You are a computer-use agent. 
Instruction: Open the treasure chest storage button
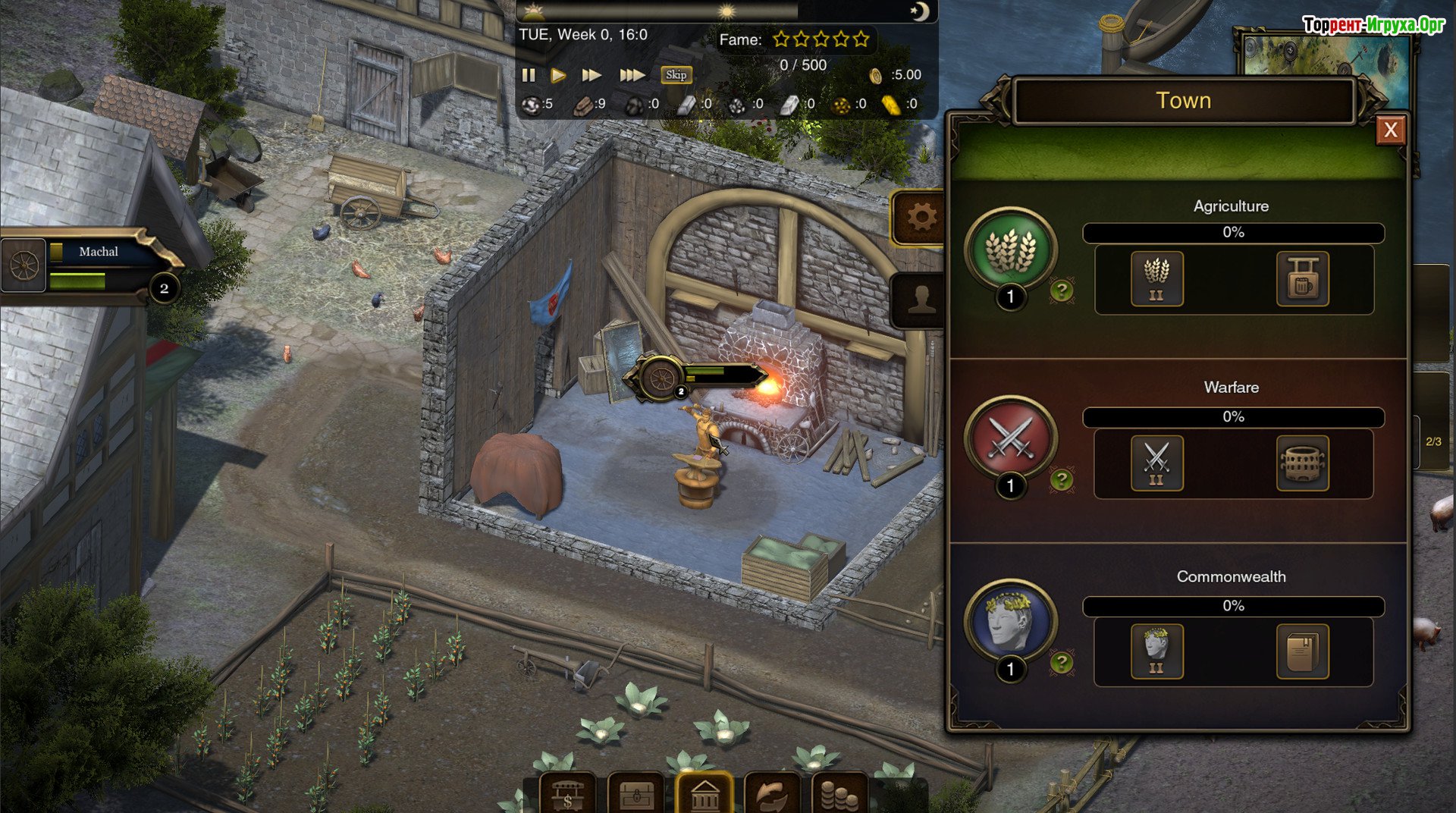point(636,794)
